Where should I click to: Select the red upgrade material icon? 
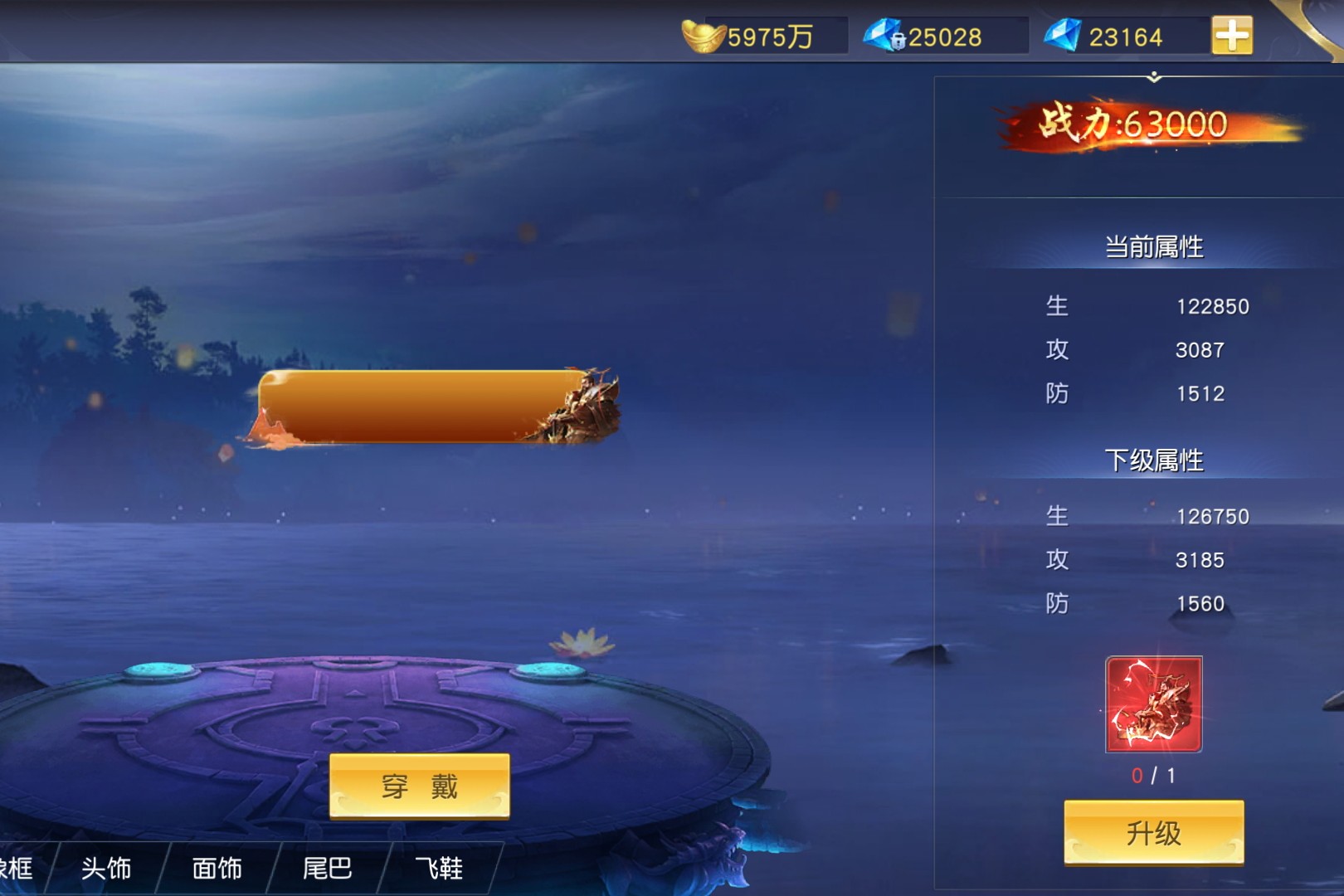tap(1153, 704)
